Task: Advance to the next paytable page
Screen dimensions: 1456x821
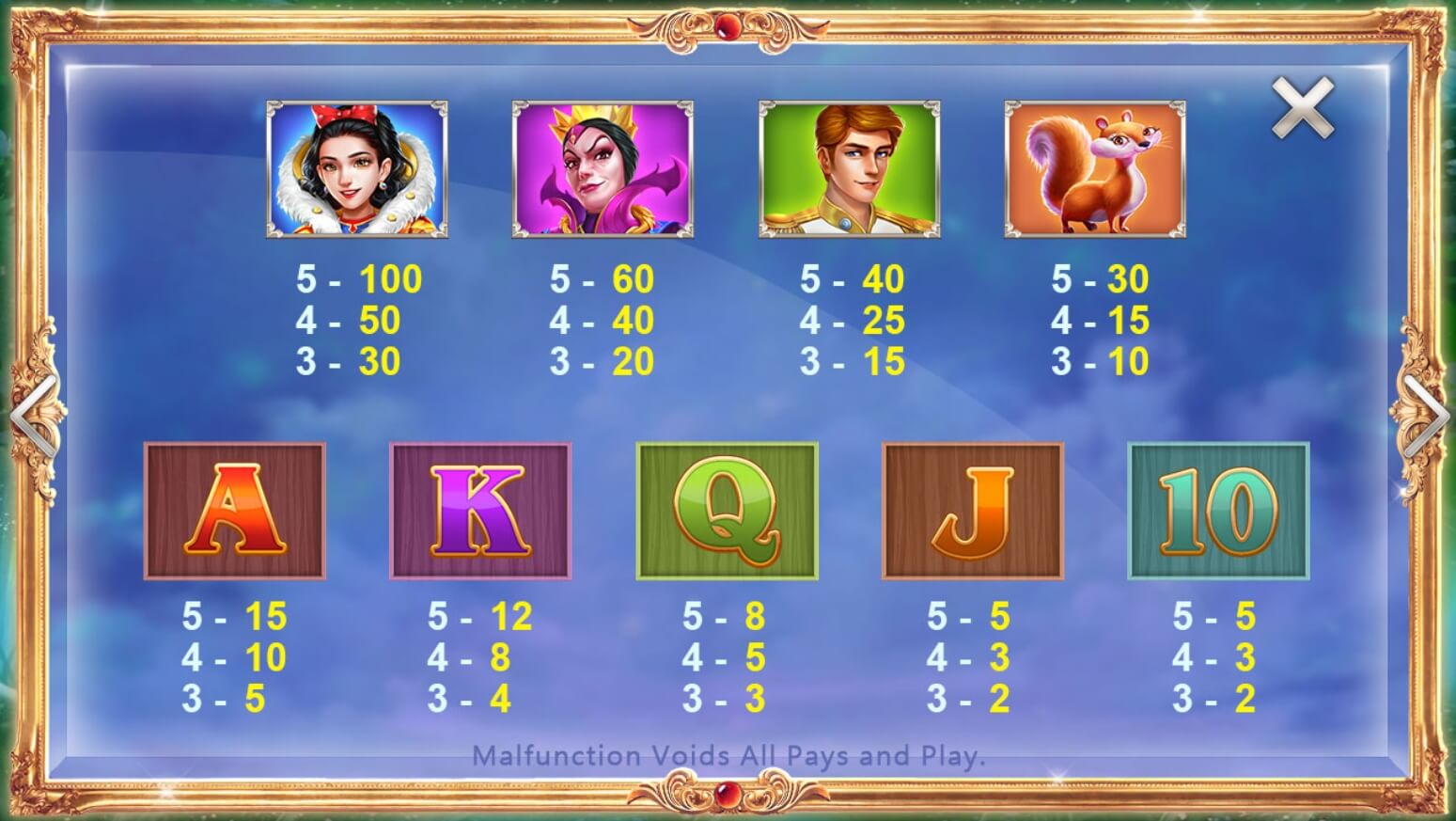Action: (1427, 415)
